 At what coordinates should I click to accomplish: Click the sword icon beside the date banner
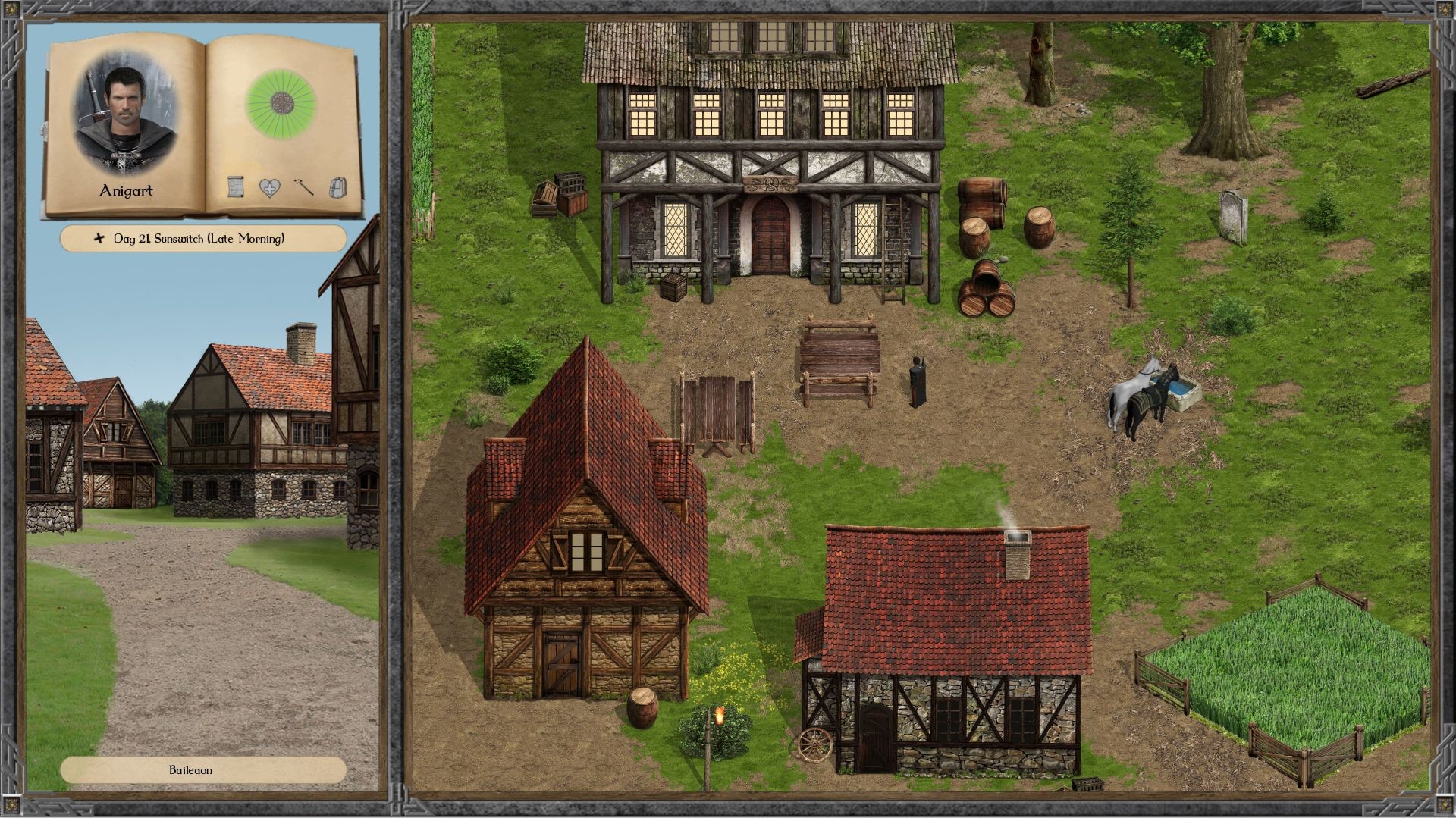pos(98,238)
